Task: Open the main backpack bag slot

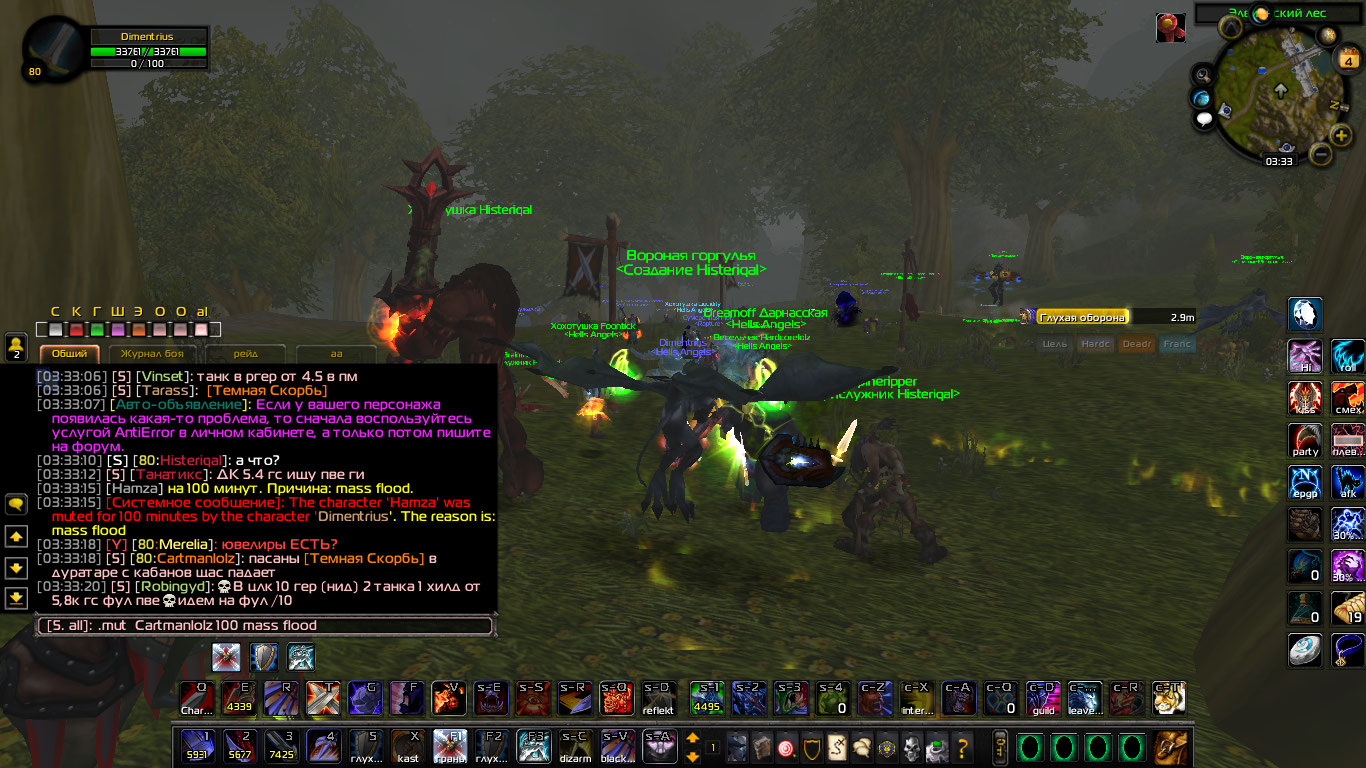Action: [x=1168, y=747]
